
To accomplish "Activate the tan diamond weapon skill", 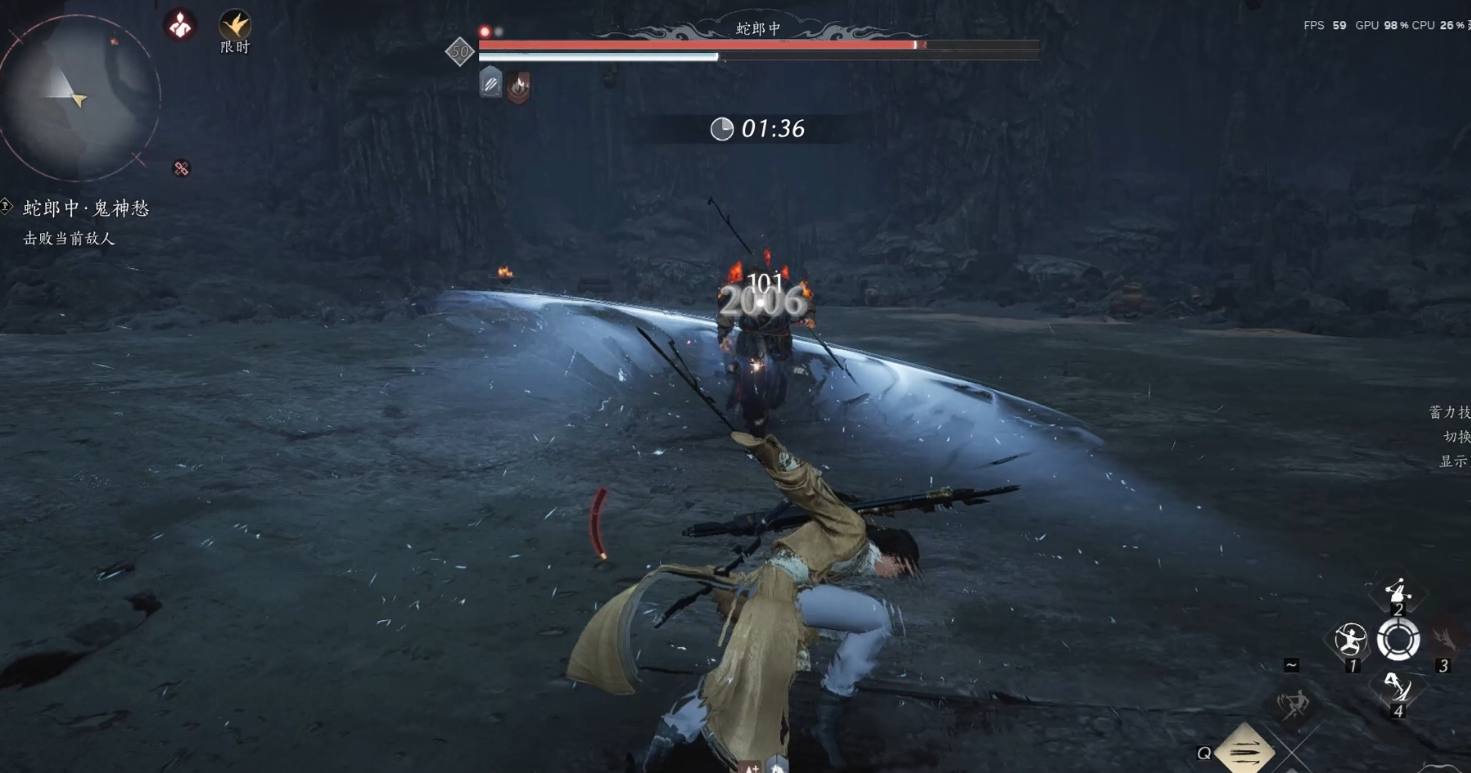I will 1245,750.
